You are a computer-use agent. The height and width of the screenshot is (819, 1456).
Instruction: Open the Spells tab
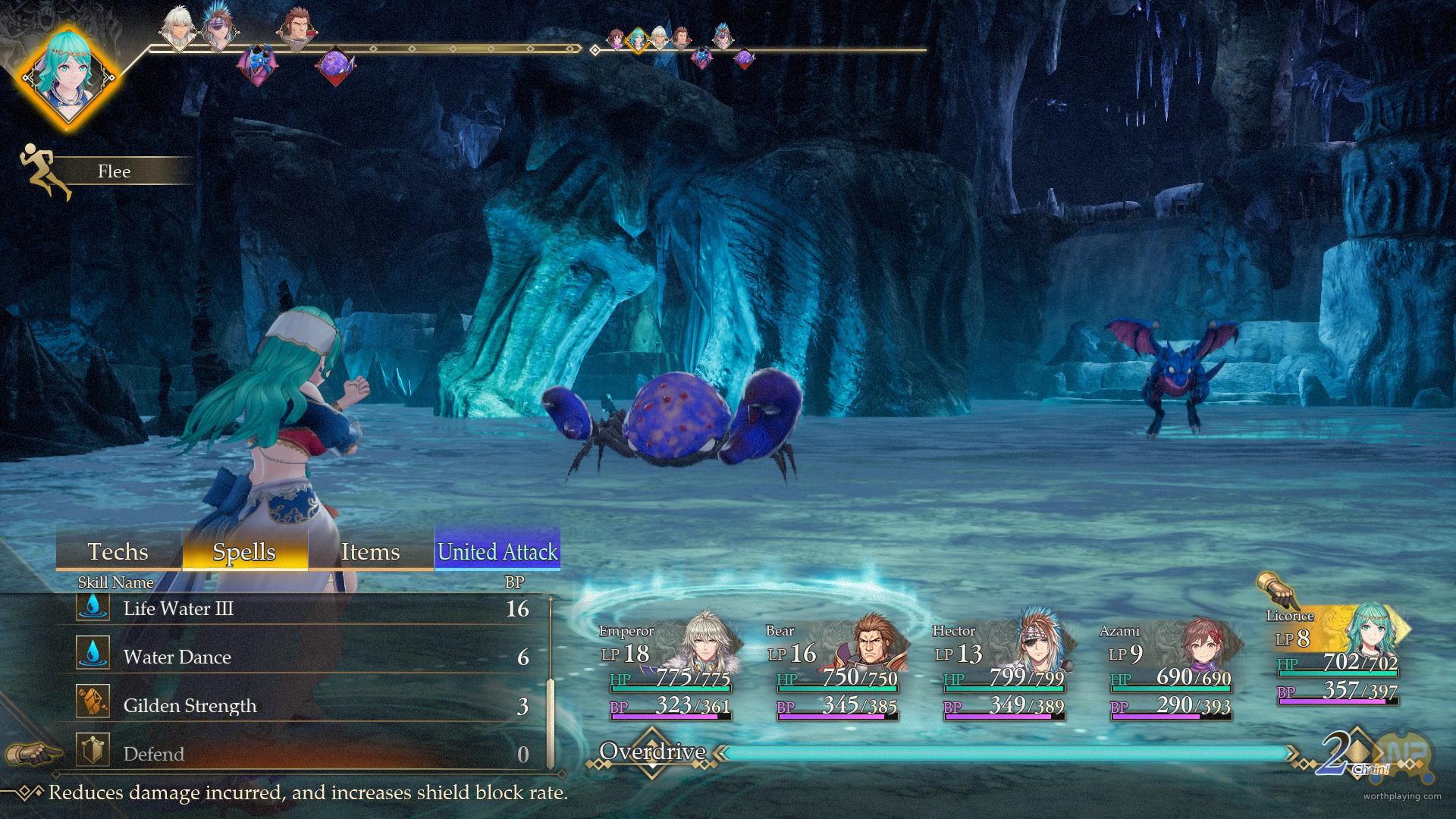pos(244,551)
